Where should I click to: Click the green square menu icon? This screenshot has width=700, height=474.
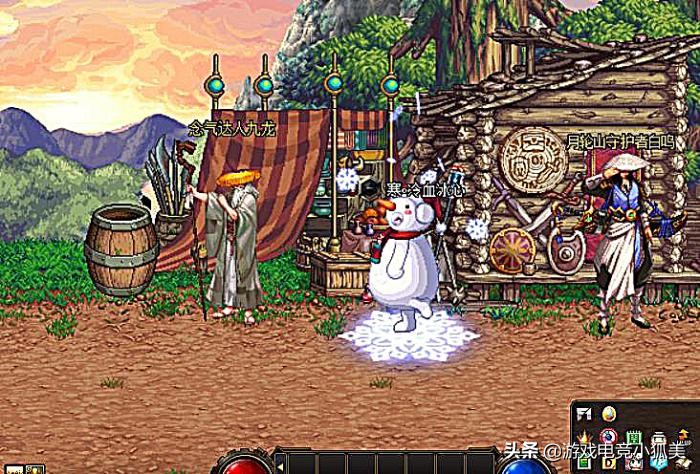coord(634,436)
